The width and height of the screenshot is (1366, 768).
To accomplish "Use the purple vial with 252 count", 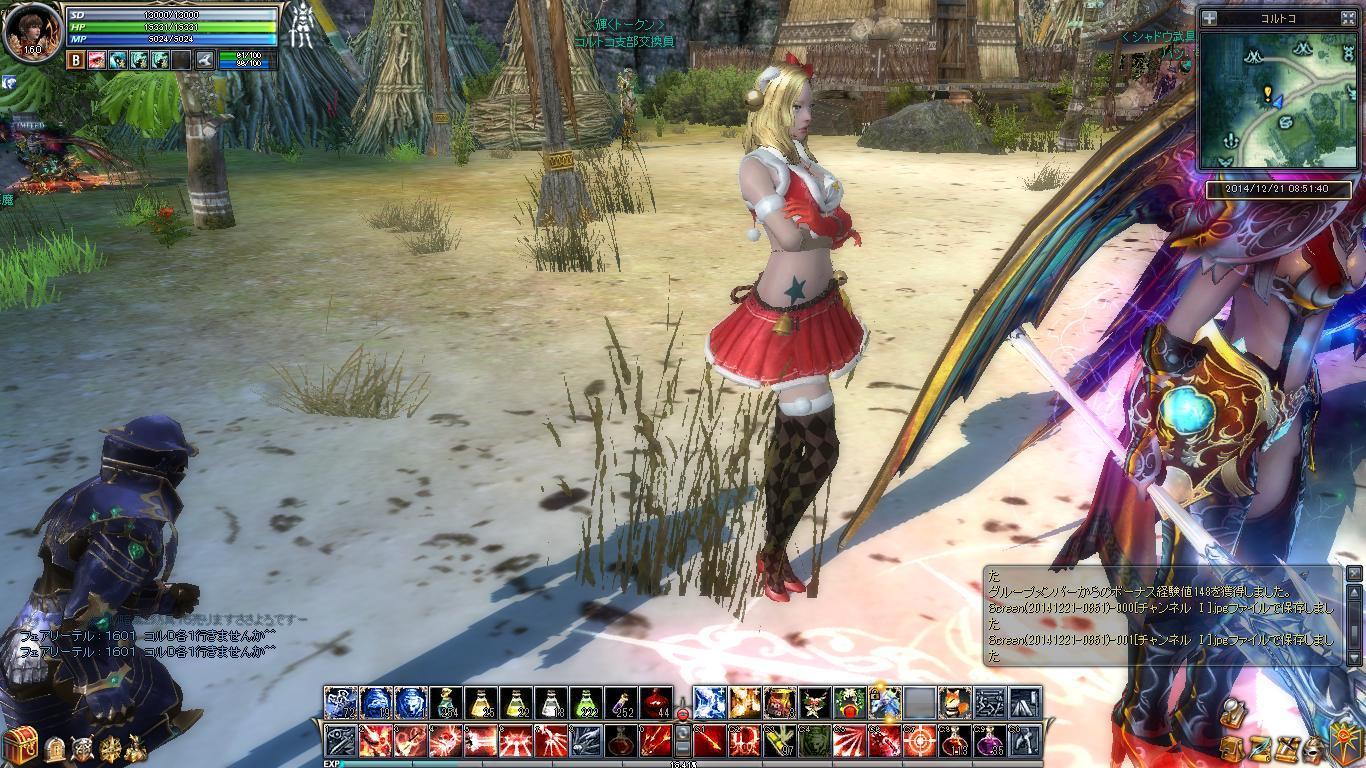I will [621, 703].
